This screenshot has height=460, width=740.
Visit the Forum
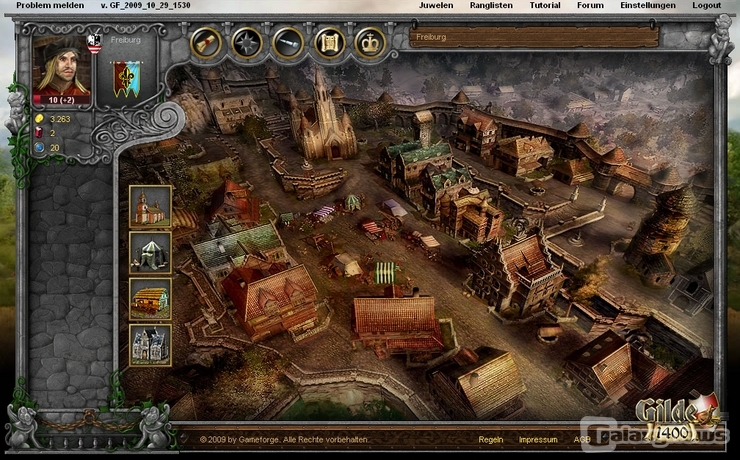click(590, 5)
